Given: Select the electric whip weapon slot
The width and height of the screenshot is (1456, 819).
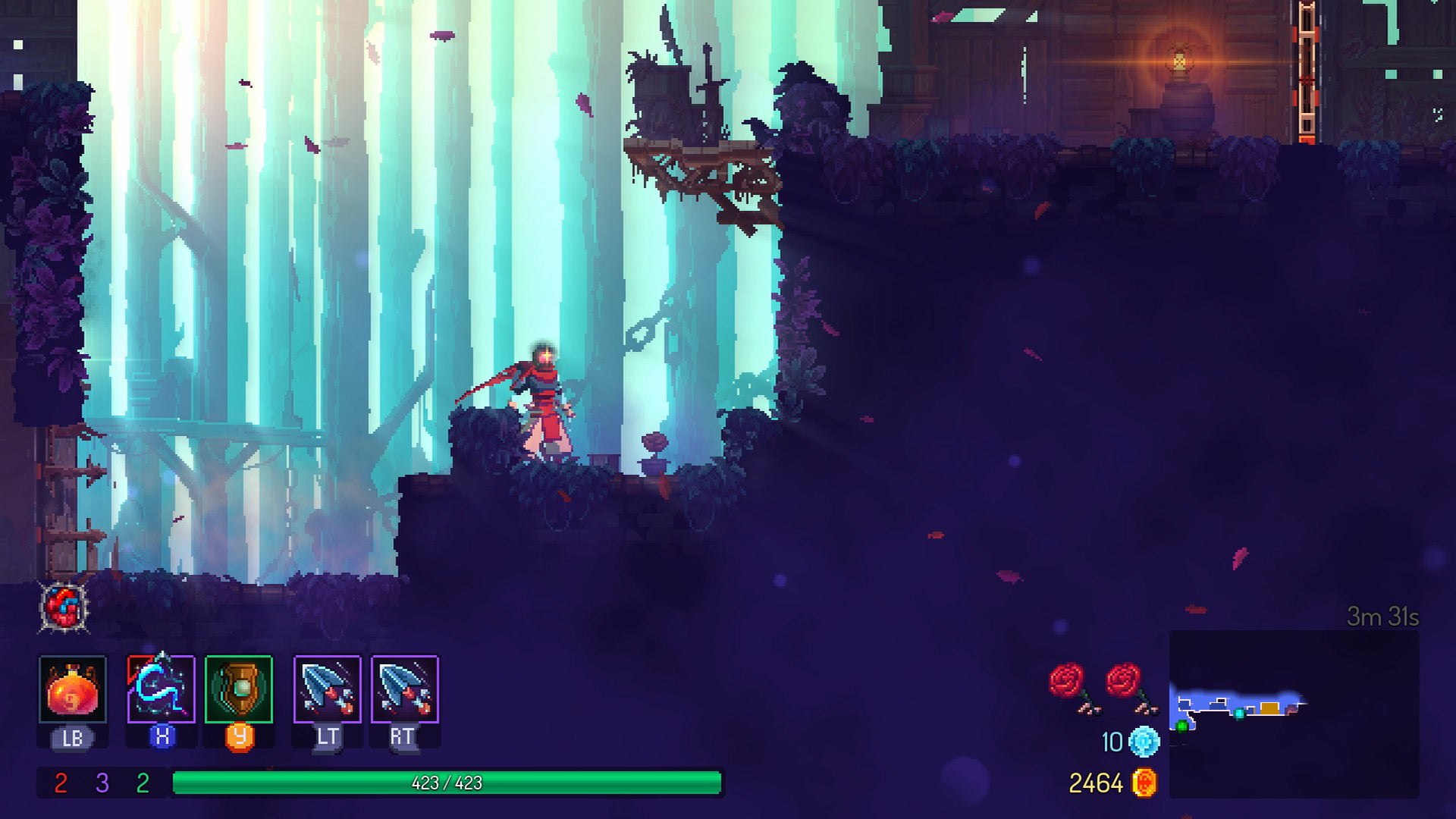Looking at the screenshot, I should click(161, 689).
